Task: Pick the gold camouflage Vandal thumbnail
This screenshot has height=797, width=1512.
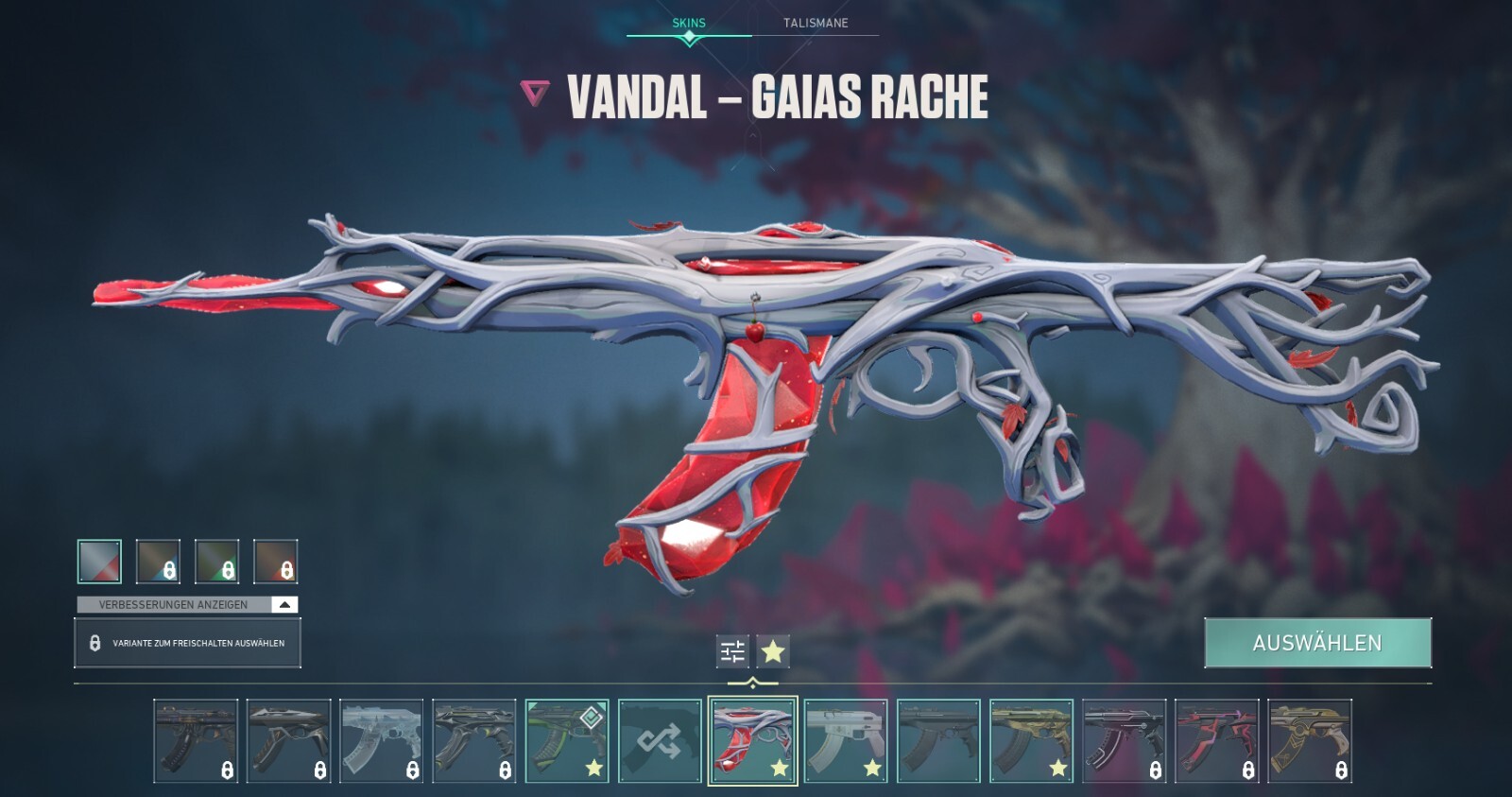Action: pos(1031,741)
